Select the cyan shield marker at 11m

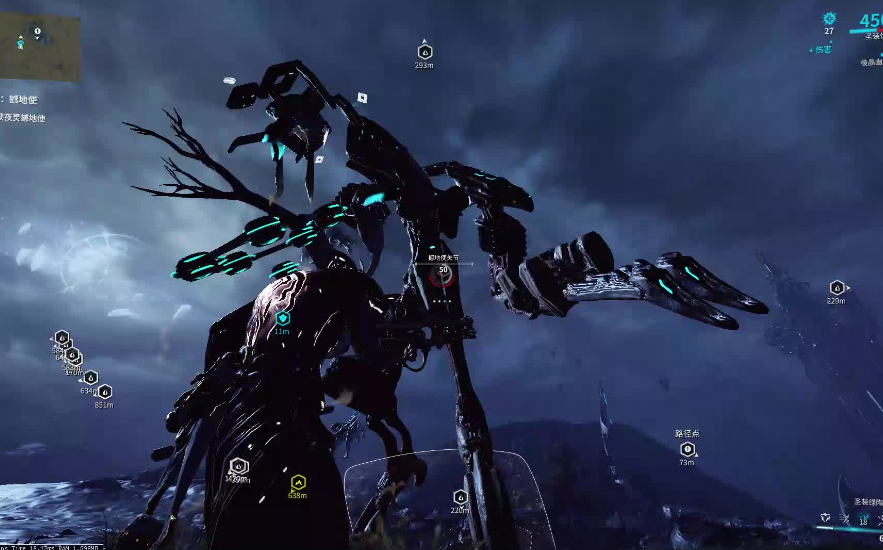282,319
